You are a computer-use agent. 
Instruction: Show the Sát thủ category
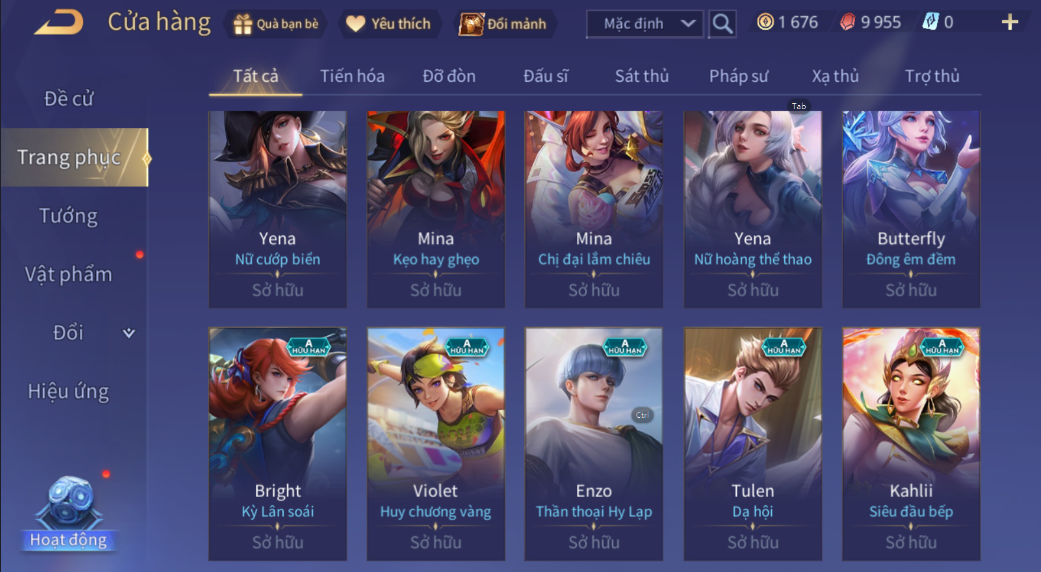(x=642, y=76)
